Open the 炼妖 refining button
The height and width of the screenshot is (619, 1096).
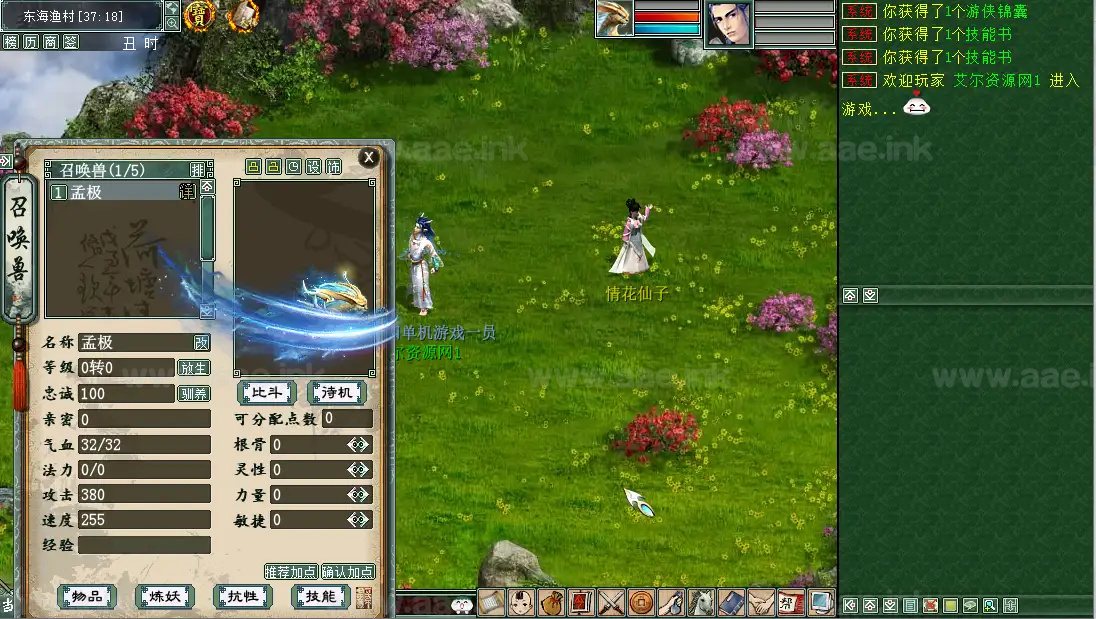(165, 597)
